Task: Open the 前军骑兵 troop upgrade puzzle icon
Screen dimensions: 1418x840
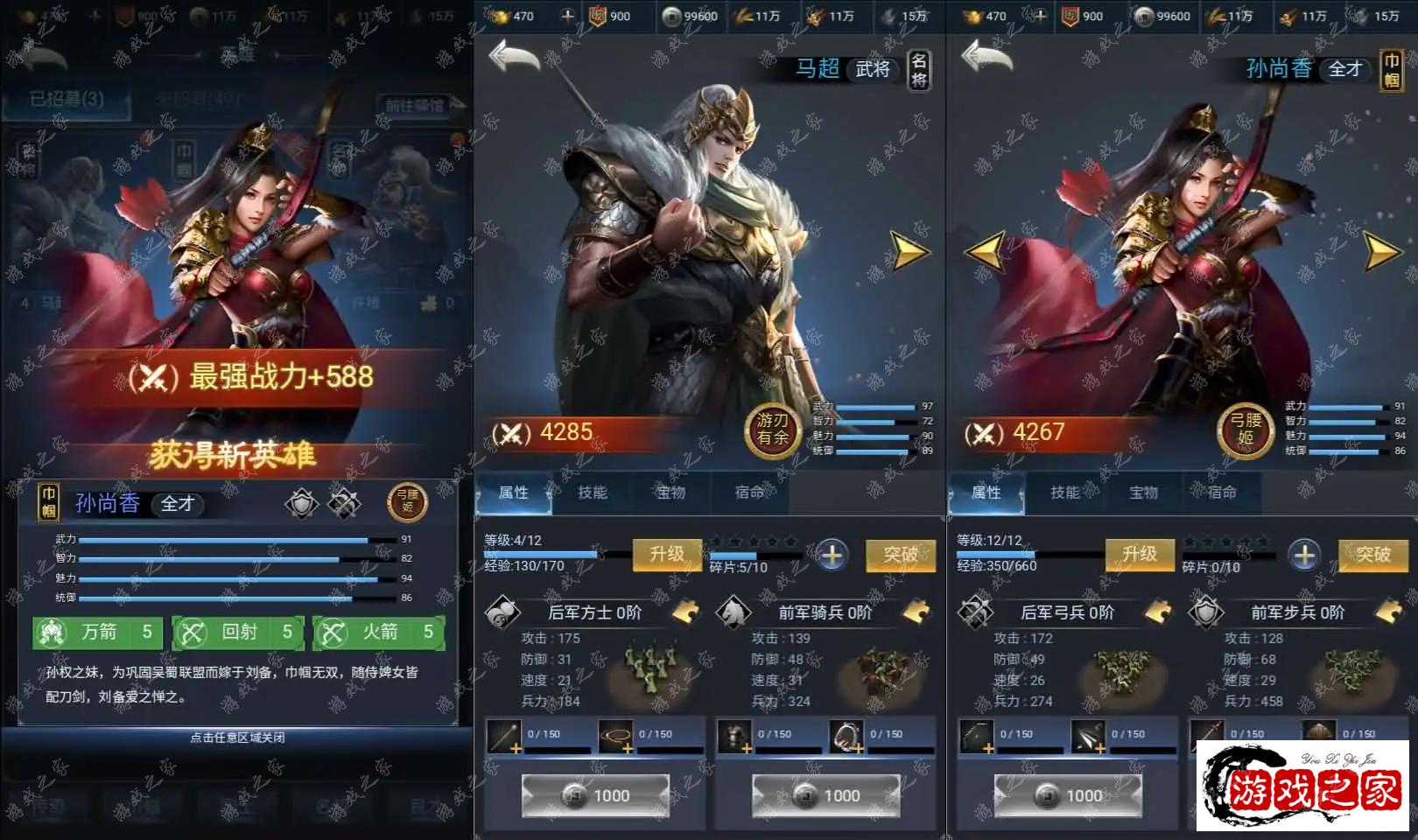Action: (916, 612)
